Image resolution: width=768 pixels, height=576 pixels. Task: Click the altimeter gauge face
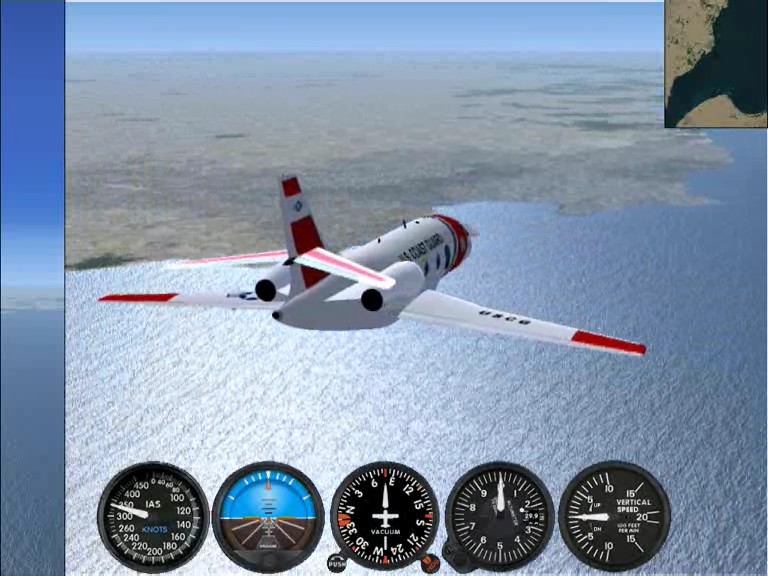[500, 515]
